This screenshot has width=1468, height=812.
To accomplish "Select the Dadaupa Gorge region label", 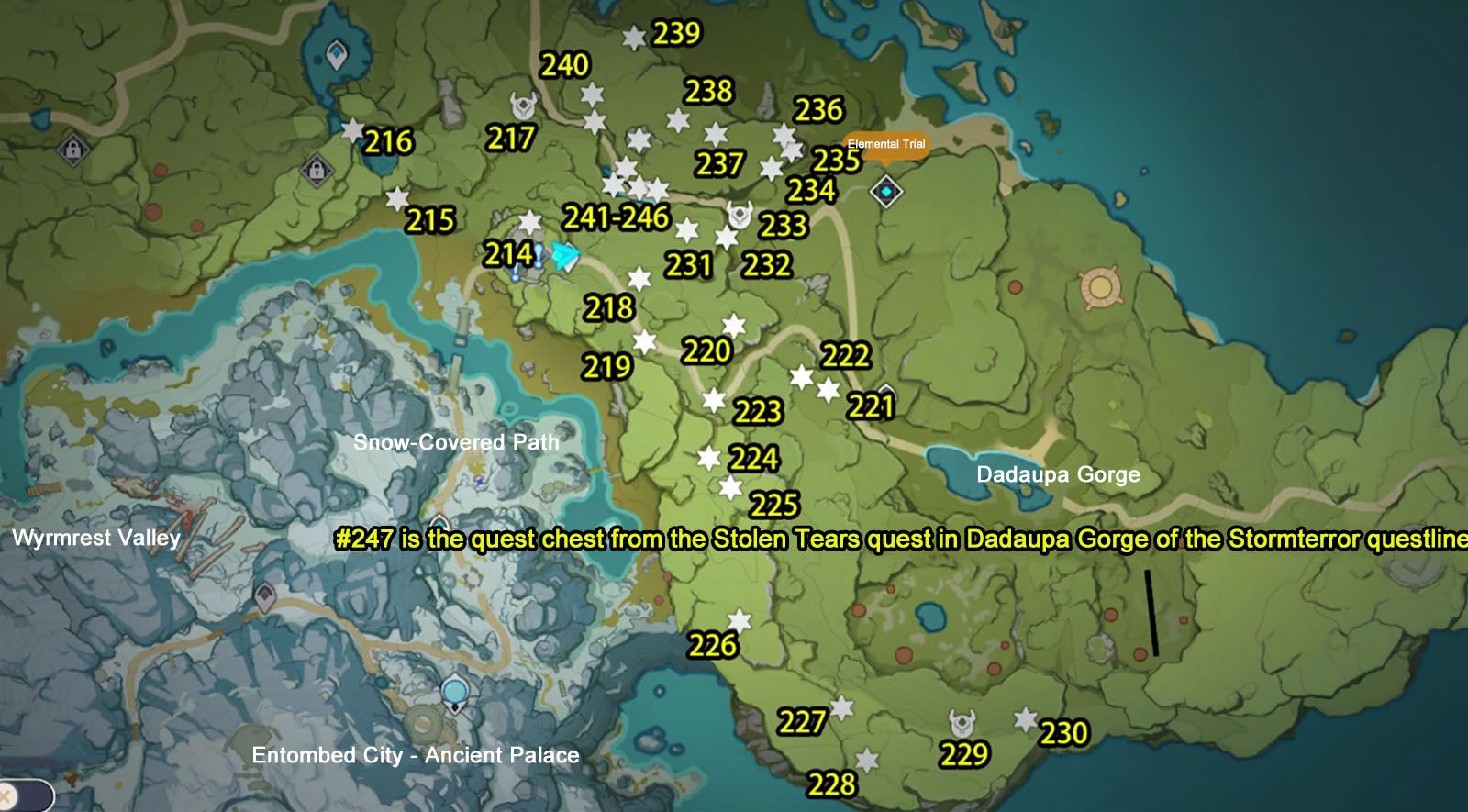I will pos(1058,475).
